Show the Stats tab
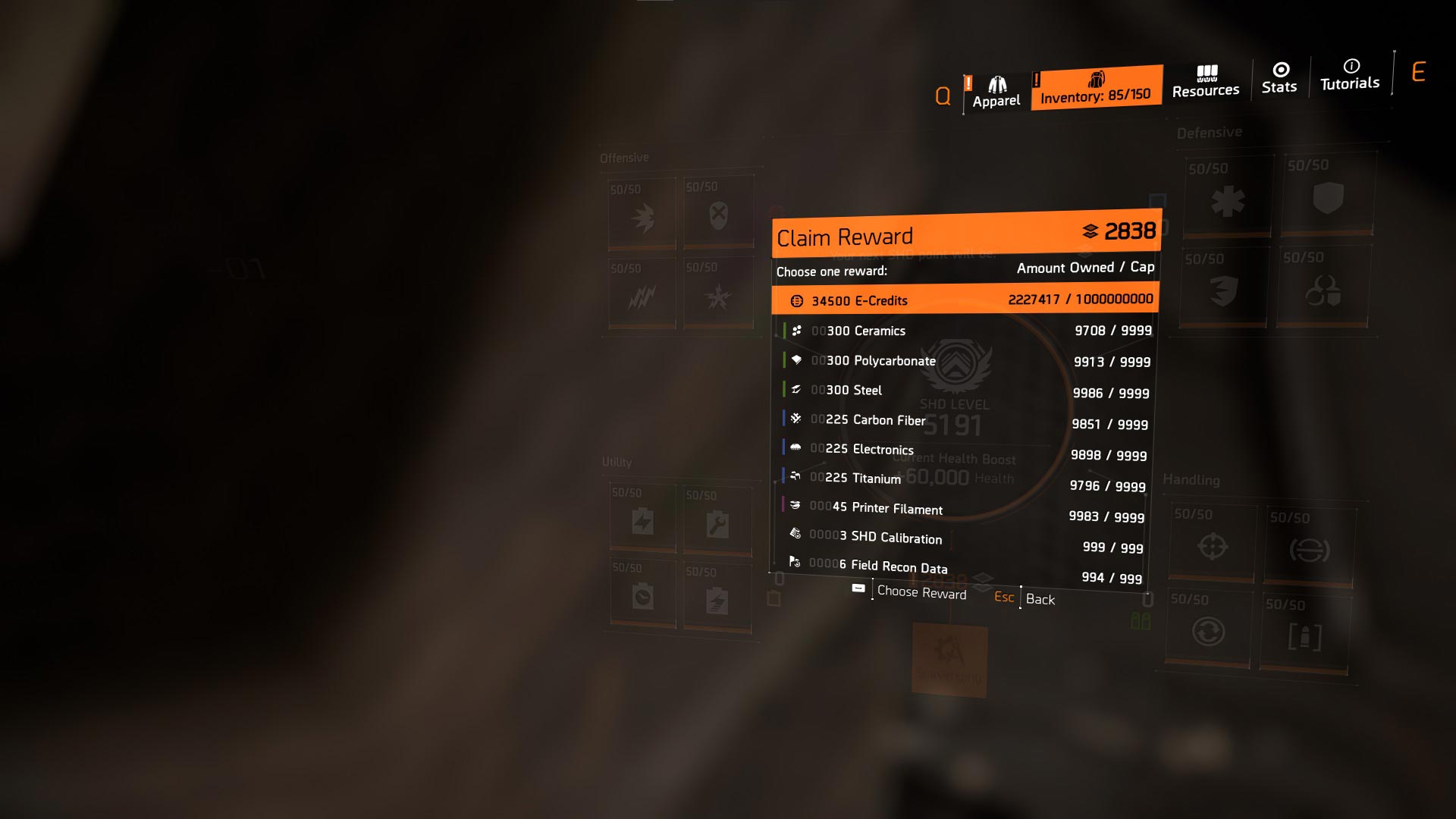Screen dimensions: 1456x819 click(x=1279, y=79)
